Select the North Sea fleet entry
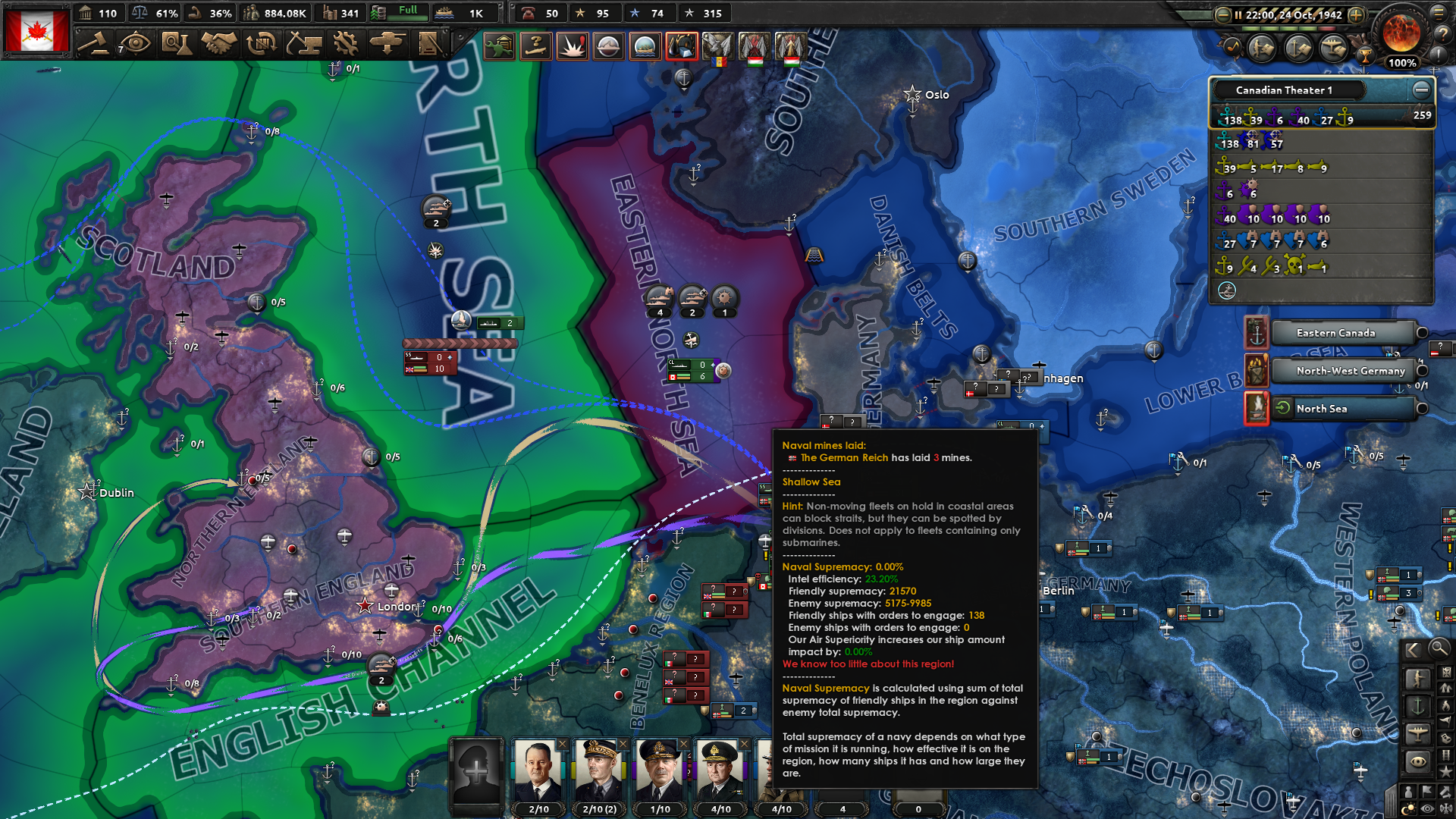This screenshot has height=819, width=1456. (1342, 409)
